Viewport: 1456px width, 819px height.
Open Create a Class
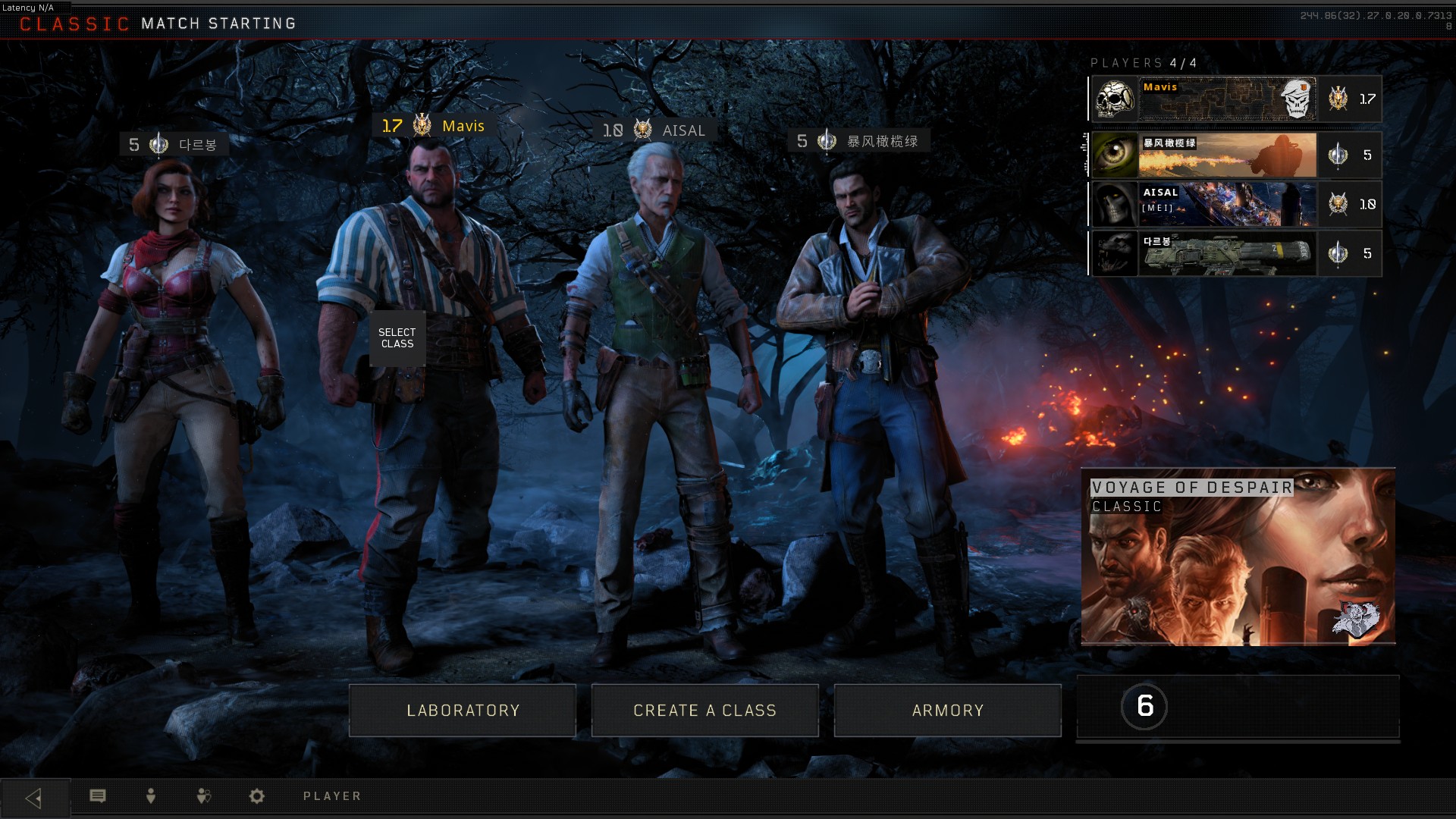pos(704,711)
